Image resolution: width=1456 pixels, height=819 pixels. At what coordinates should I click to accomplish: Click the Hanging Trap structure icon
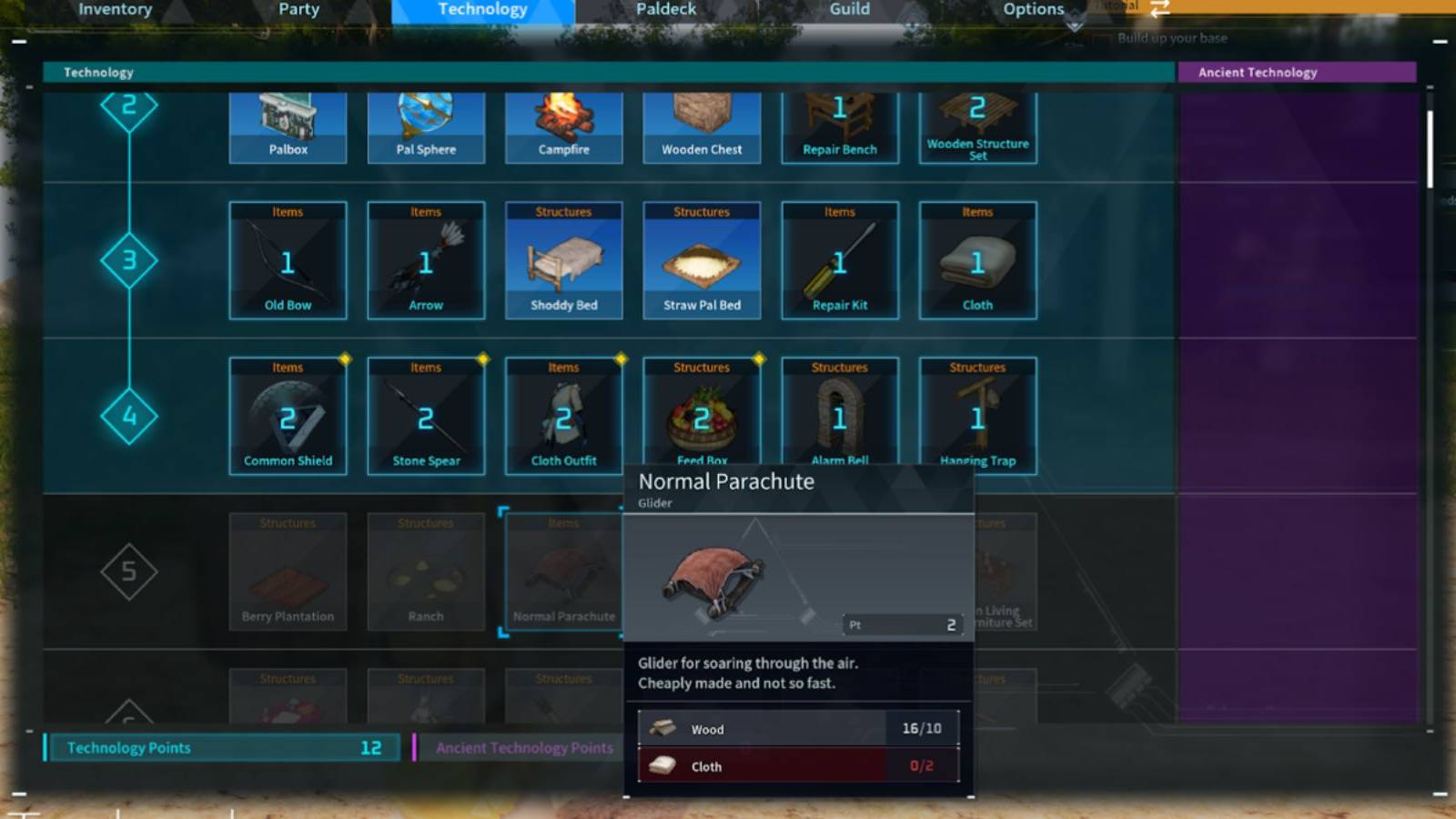pyautogui.click(x=977, y=417)
